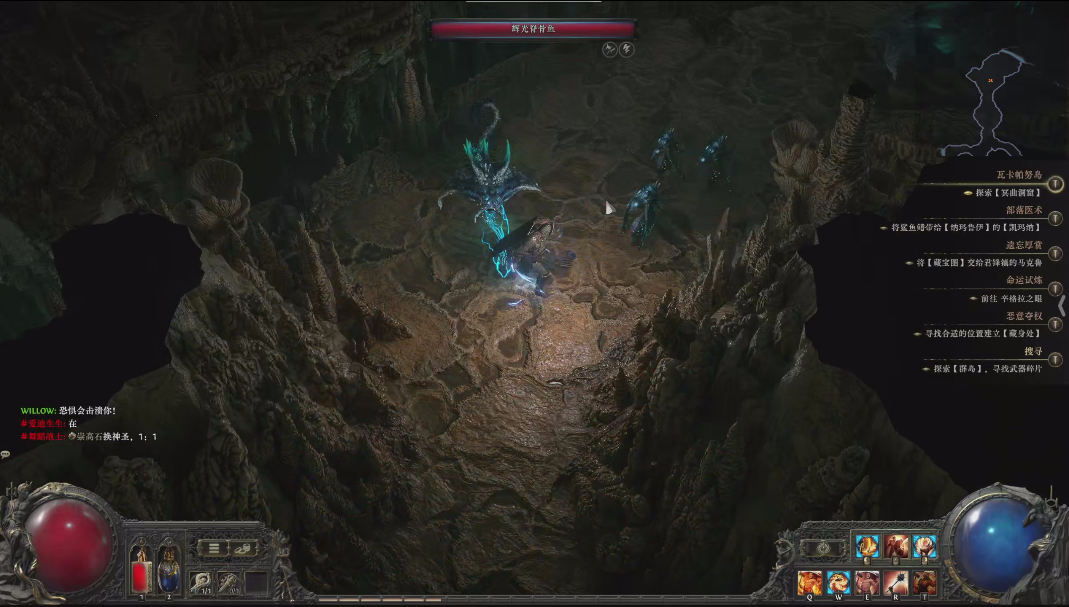Toggle the 命运试炼 quest pin button
The width and height of the screenshot is (1069, 607).
click(1056, 289)
